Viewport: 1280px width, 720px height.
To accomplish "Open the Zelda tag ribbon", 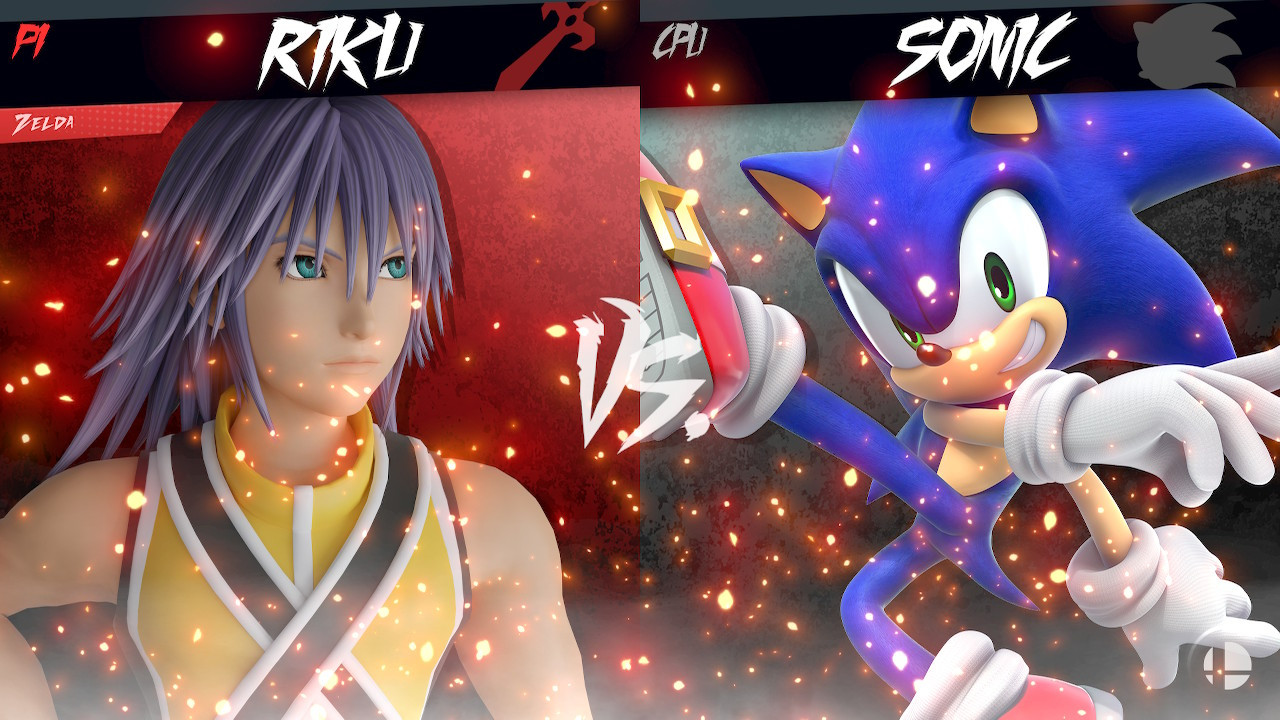I will [x=45, y=124].
